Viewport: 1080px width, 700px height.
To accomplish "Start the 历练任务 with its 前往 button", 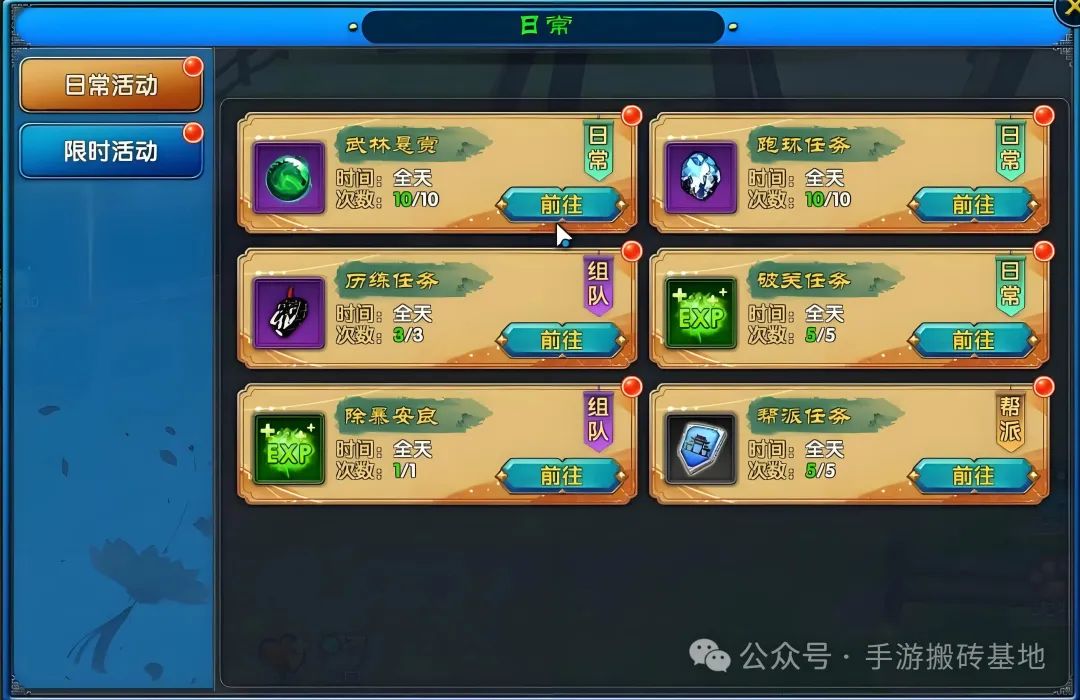I will (561, 340).
